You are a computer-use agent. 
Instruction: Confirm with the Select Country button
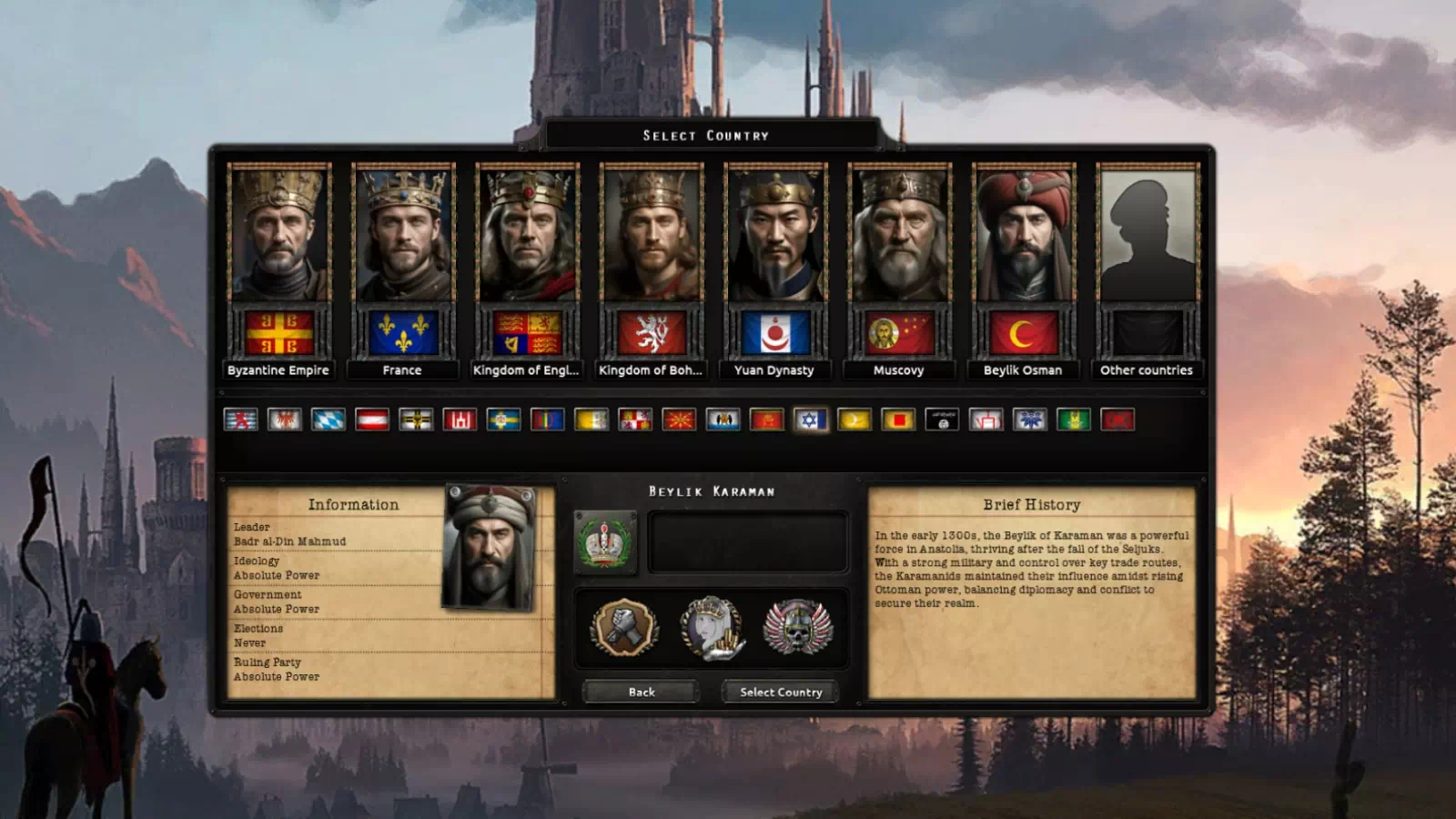(x=781, y=692)
